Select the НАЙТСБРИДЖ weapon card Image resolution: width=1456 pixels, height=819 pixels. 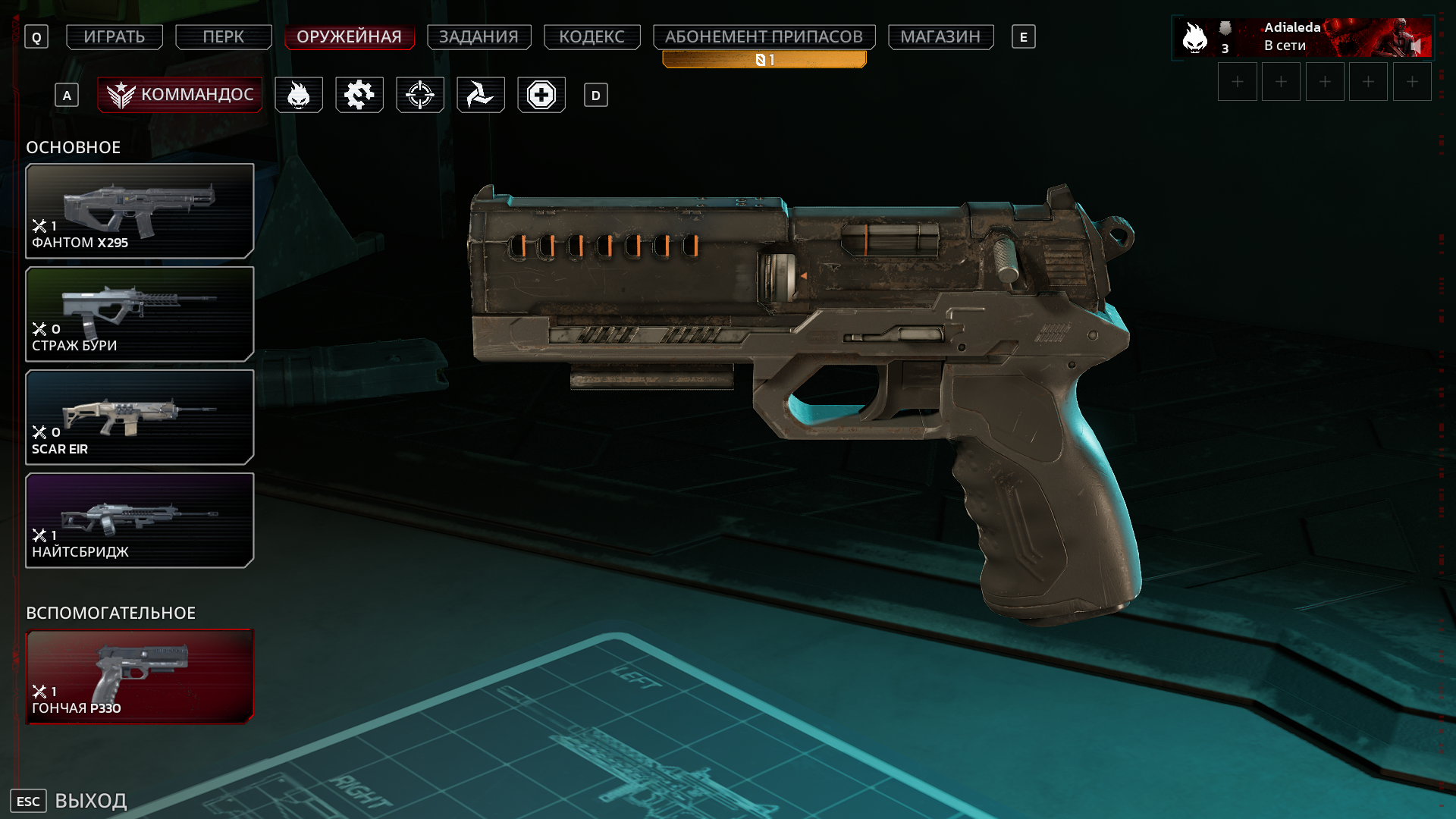[x=140, y=520]
